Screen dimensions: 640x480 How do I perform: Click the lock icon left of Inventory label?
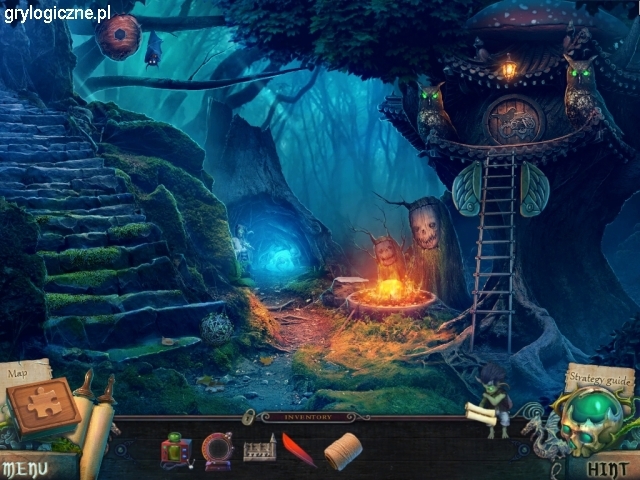248,415
